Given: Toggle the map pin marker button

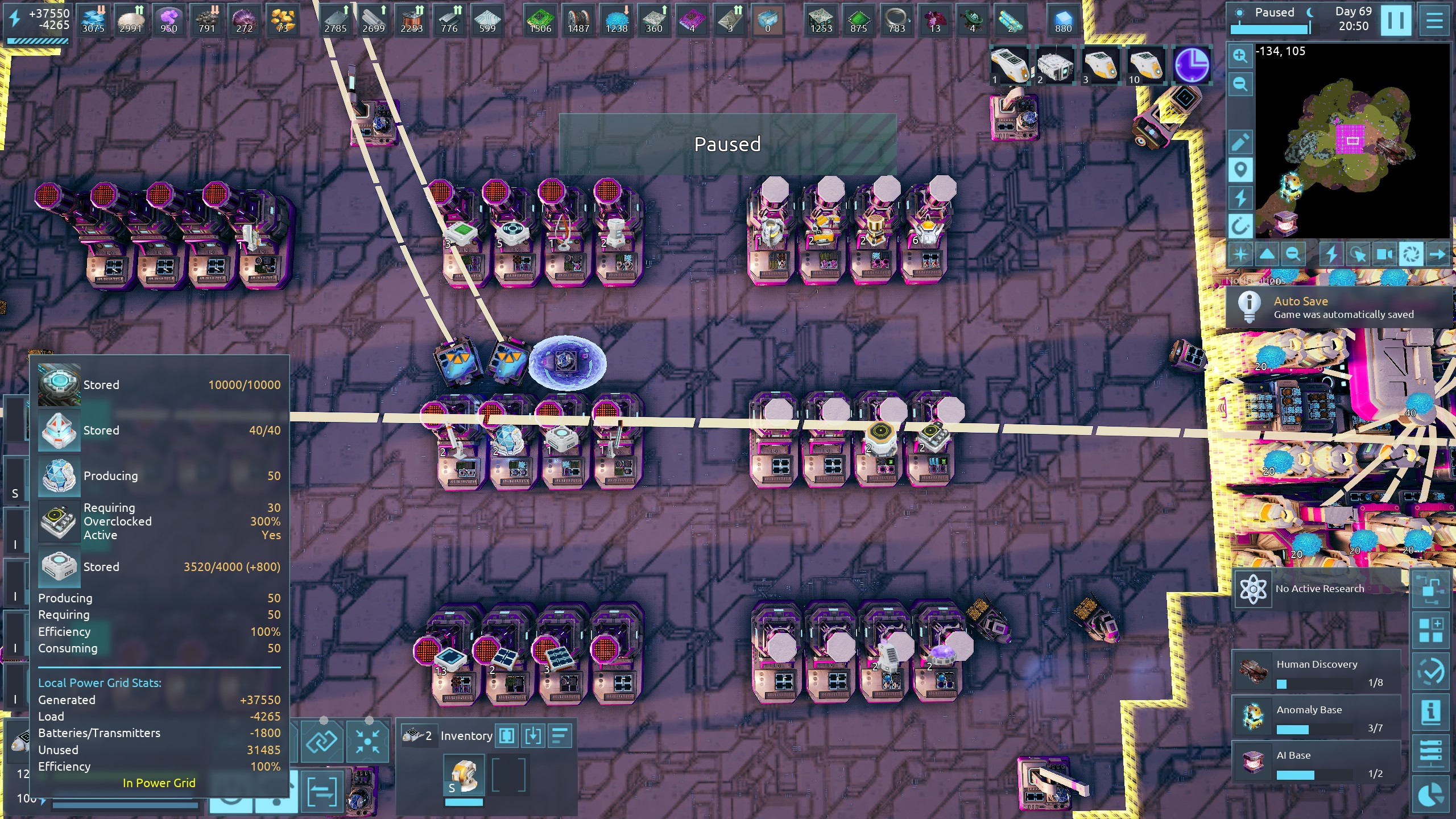Looking at the screenshot, I should point(1240,170).
